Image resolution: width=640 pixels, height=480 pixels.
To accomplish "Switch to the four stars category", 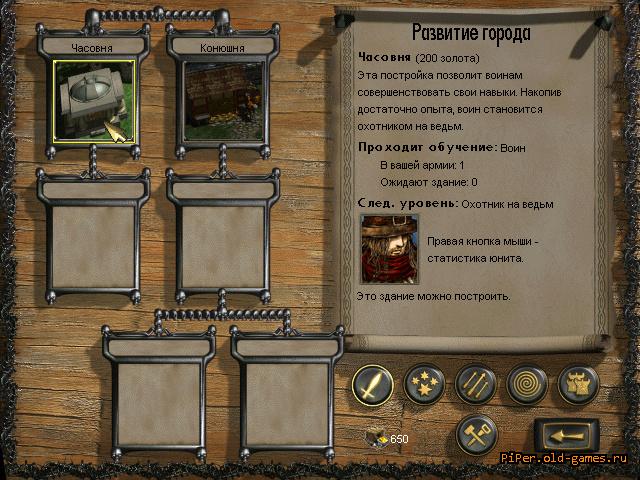I will click(x=424, y=383).
